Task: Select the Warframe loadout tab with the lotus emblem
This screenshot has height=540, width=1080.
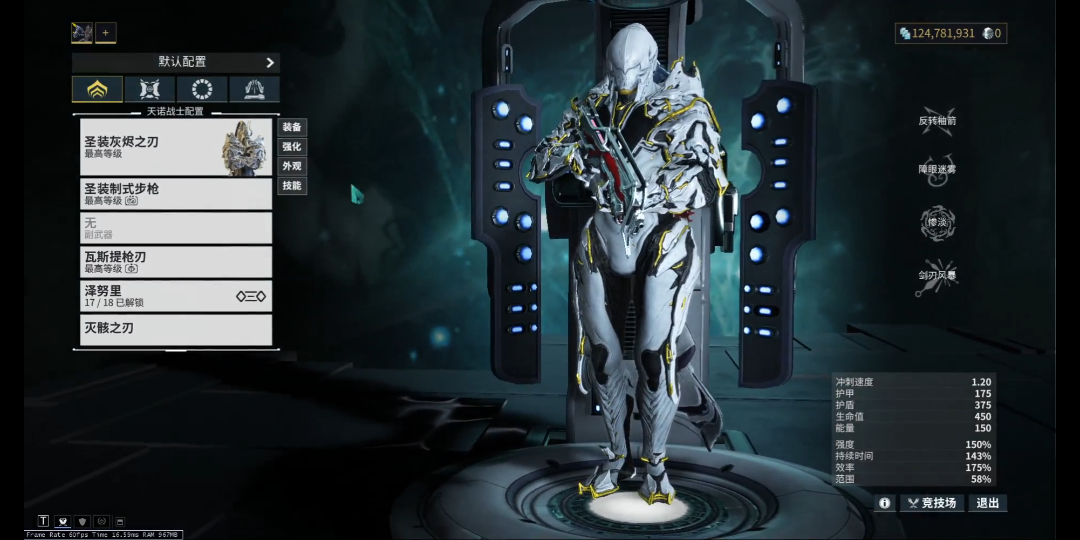Action: (97, 90)
